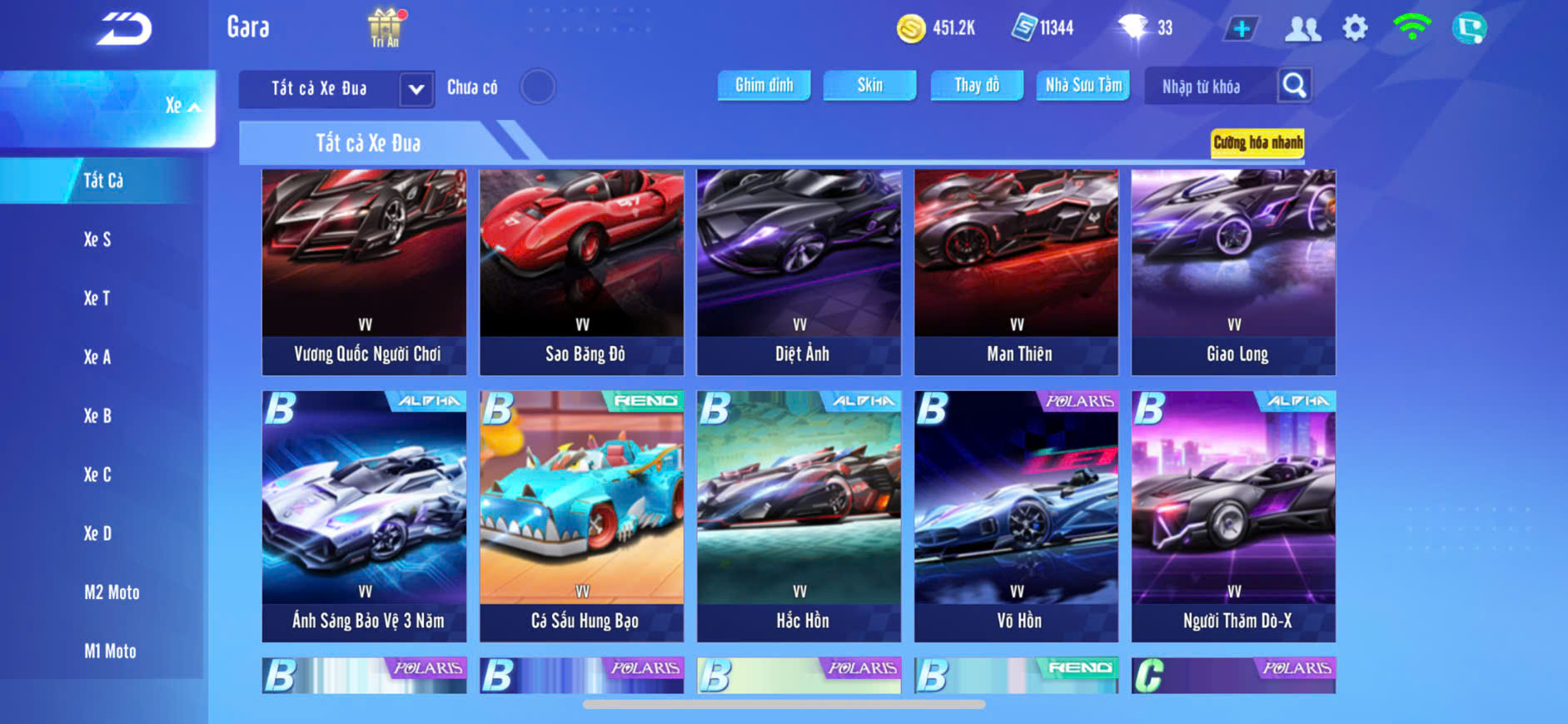Switch to the Xe S category

point(97,240)
